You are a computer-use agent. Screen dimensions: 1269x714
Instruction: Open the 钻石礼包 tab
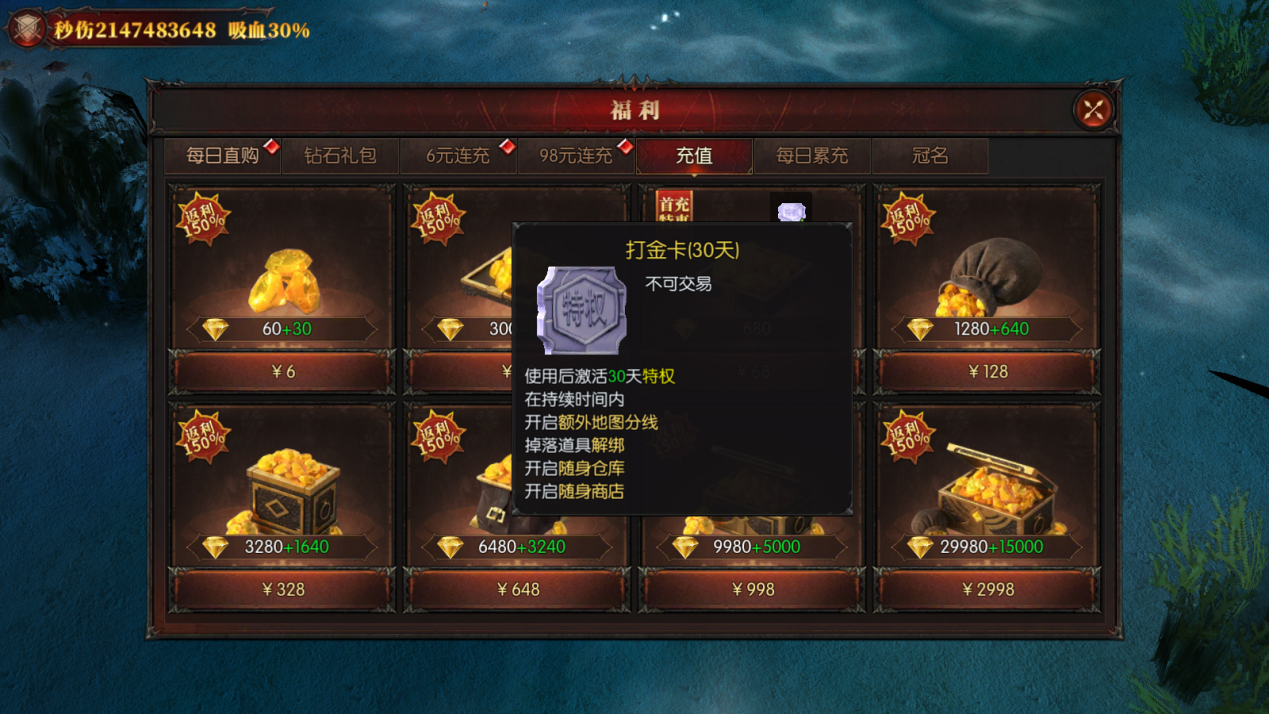340,156
